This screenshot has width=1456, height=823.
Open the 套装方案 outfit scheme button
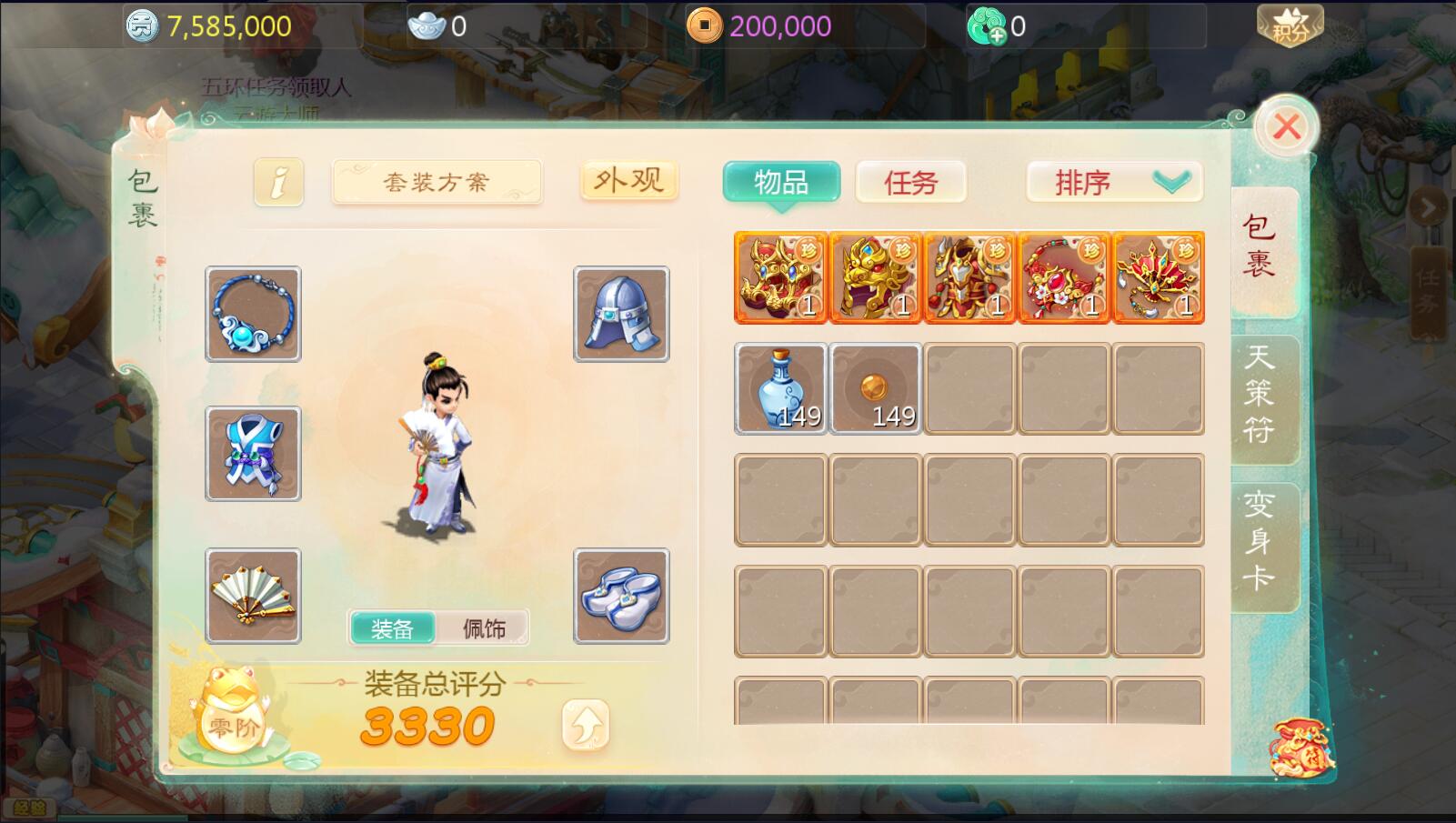pos(437,182)
